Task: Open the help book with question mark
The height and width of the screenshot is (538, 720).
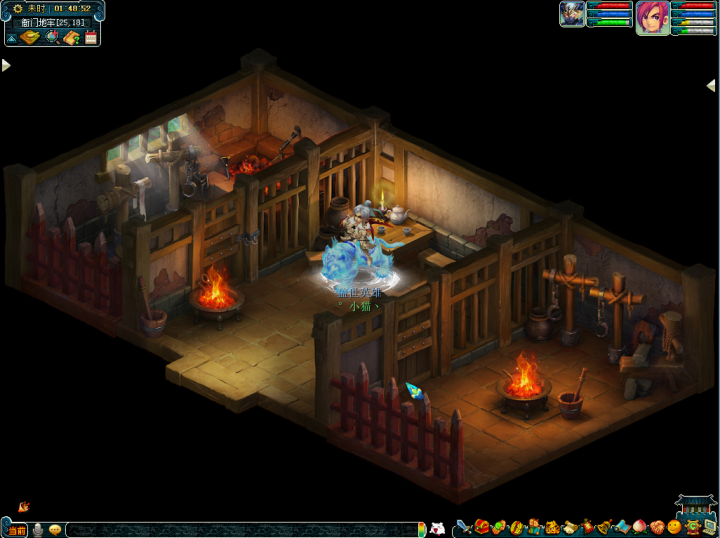Action: point(71,38)
